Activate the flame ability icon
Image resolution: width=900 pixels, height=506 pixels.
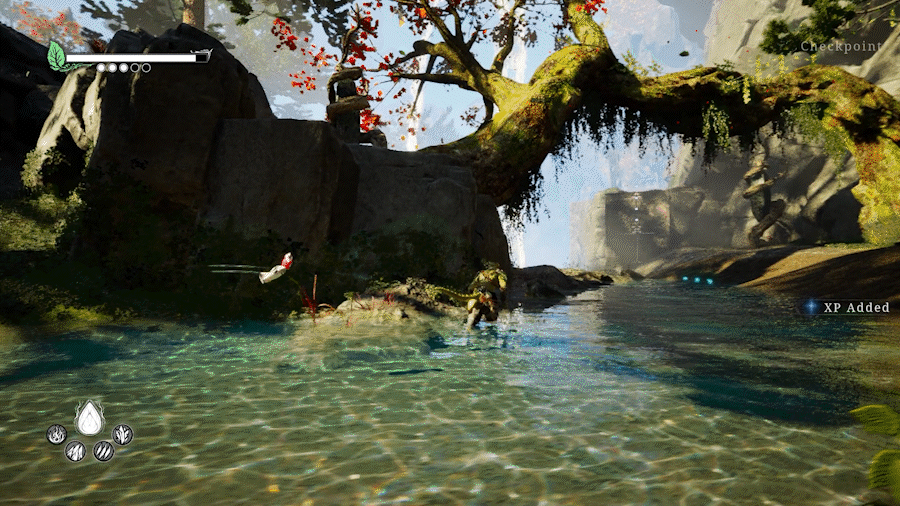tap(58, 434)
